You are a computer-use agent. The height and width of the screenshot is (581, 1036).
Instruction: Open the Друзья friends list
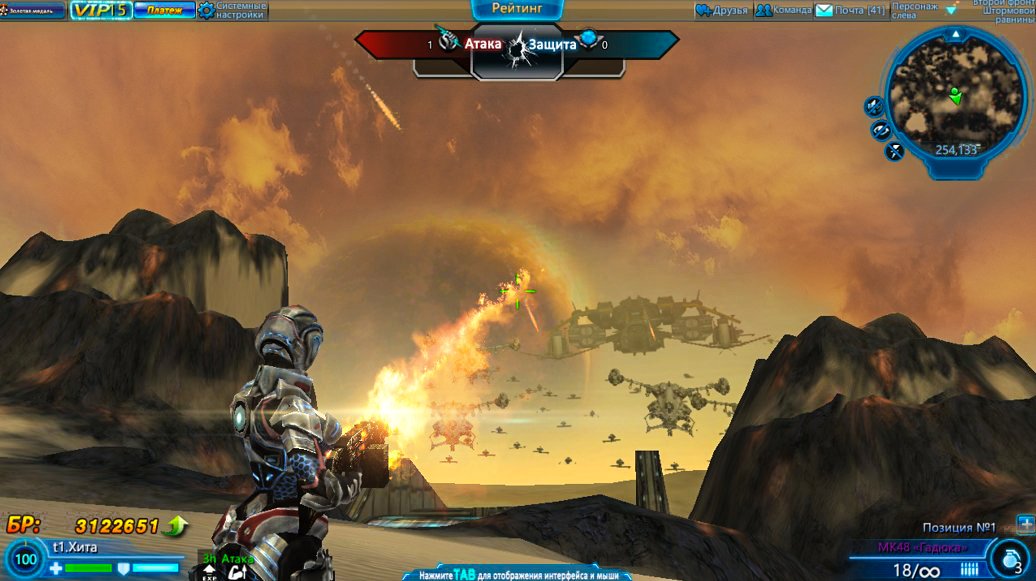point(721,11)
